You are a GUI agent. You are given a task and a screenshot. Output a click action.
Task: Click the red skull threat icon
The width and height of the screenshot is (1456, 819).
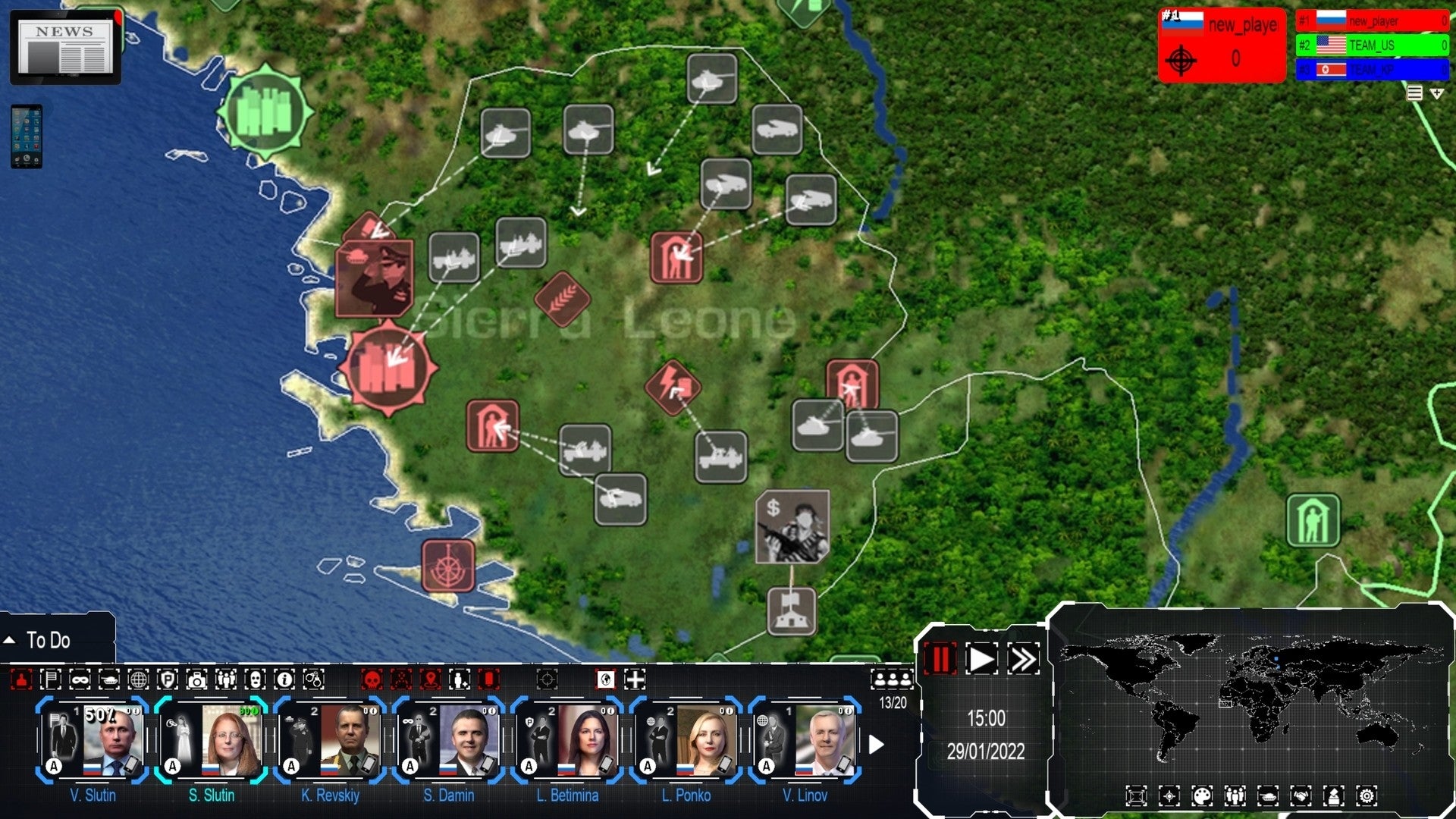(x=371, y=681)
